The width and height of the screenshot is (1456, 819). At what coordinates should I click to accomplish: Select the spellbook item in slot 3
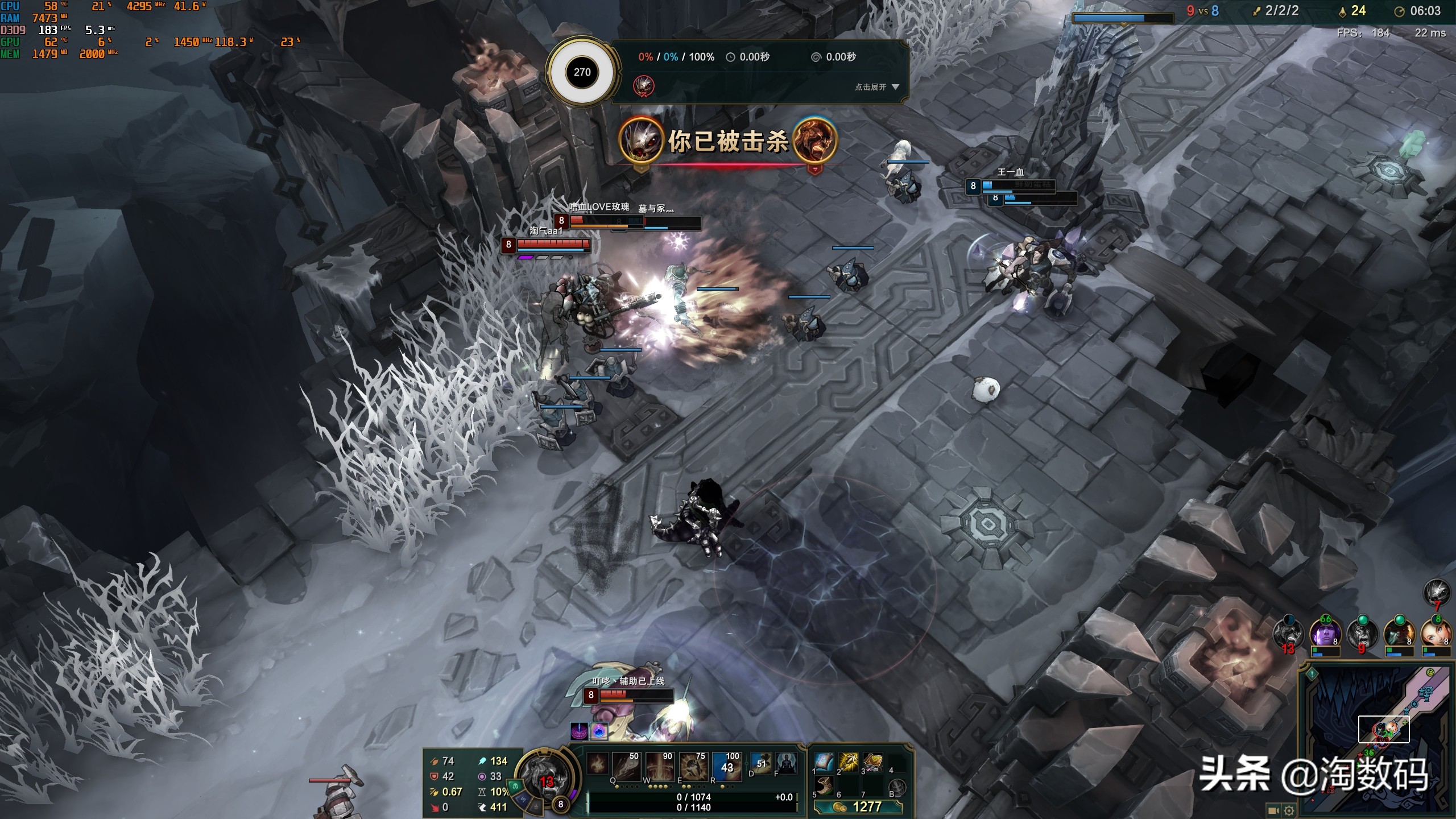tap(872, 762)
